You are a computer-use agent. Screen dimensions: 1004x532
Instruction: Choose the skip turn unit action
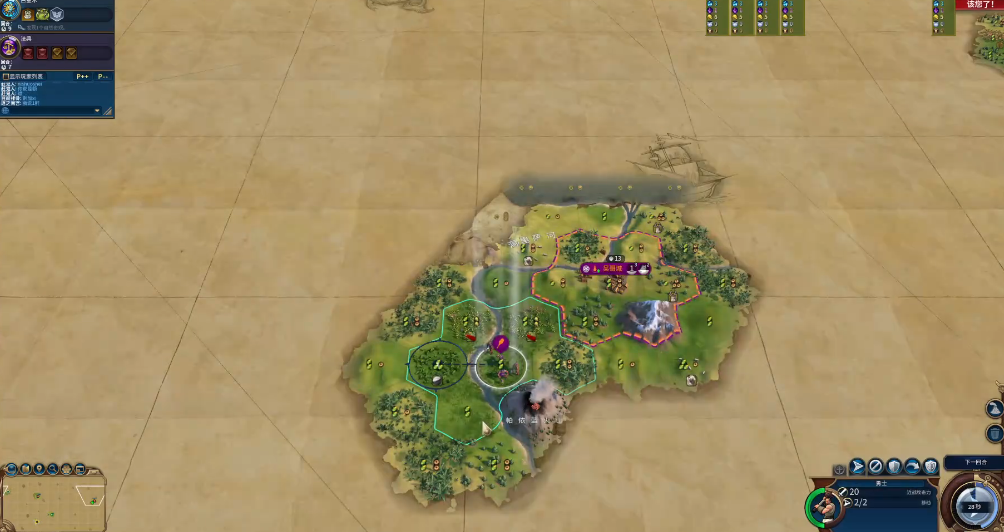point(875,466)
